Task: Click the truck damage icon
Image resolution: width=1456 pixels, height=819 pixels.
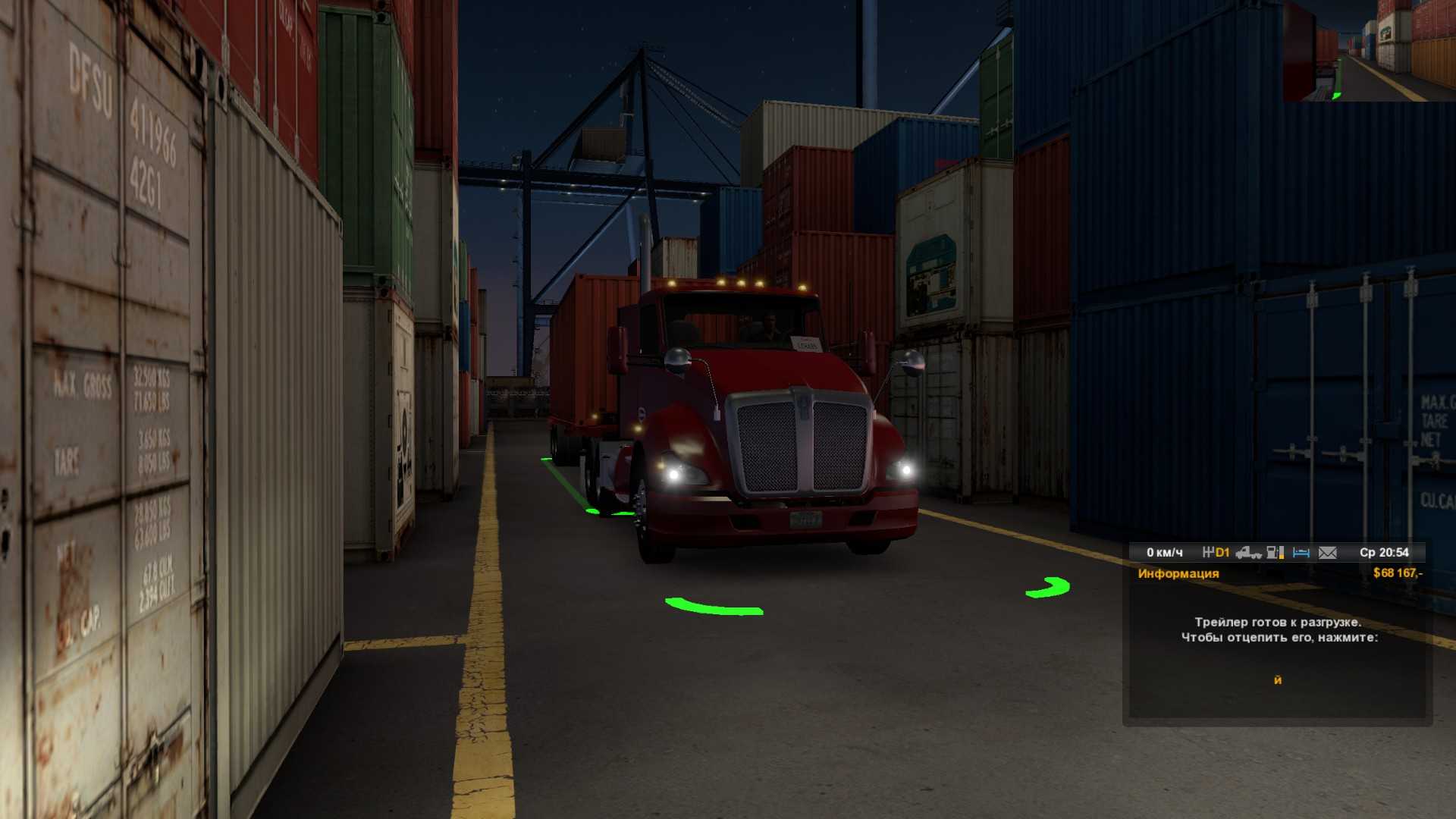Action: (1248, 553)
